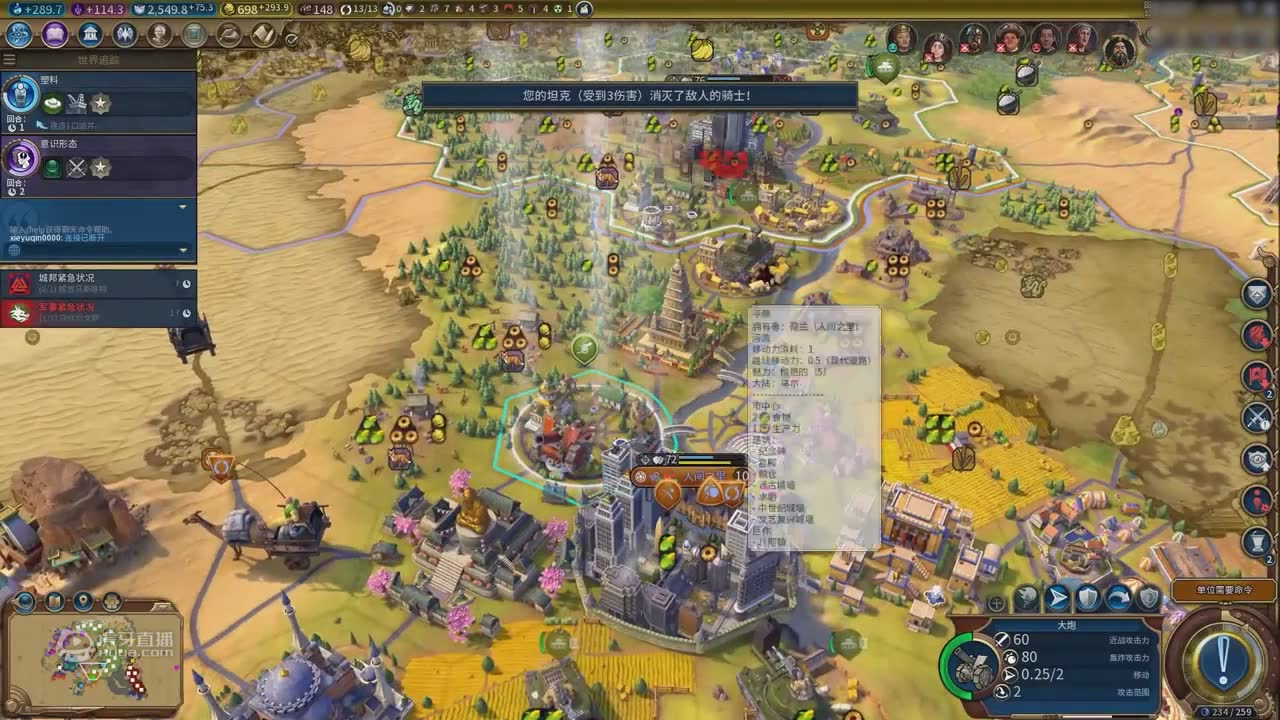Choose the move-to arrow unit action
Viewport: 1280px width, 720px height.
click(x=1057, y=598)
